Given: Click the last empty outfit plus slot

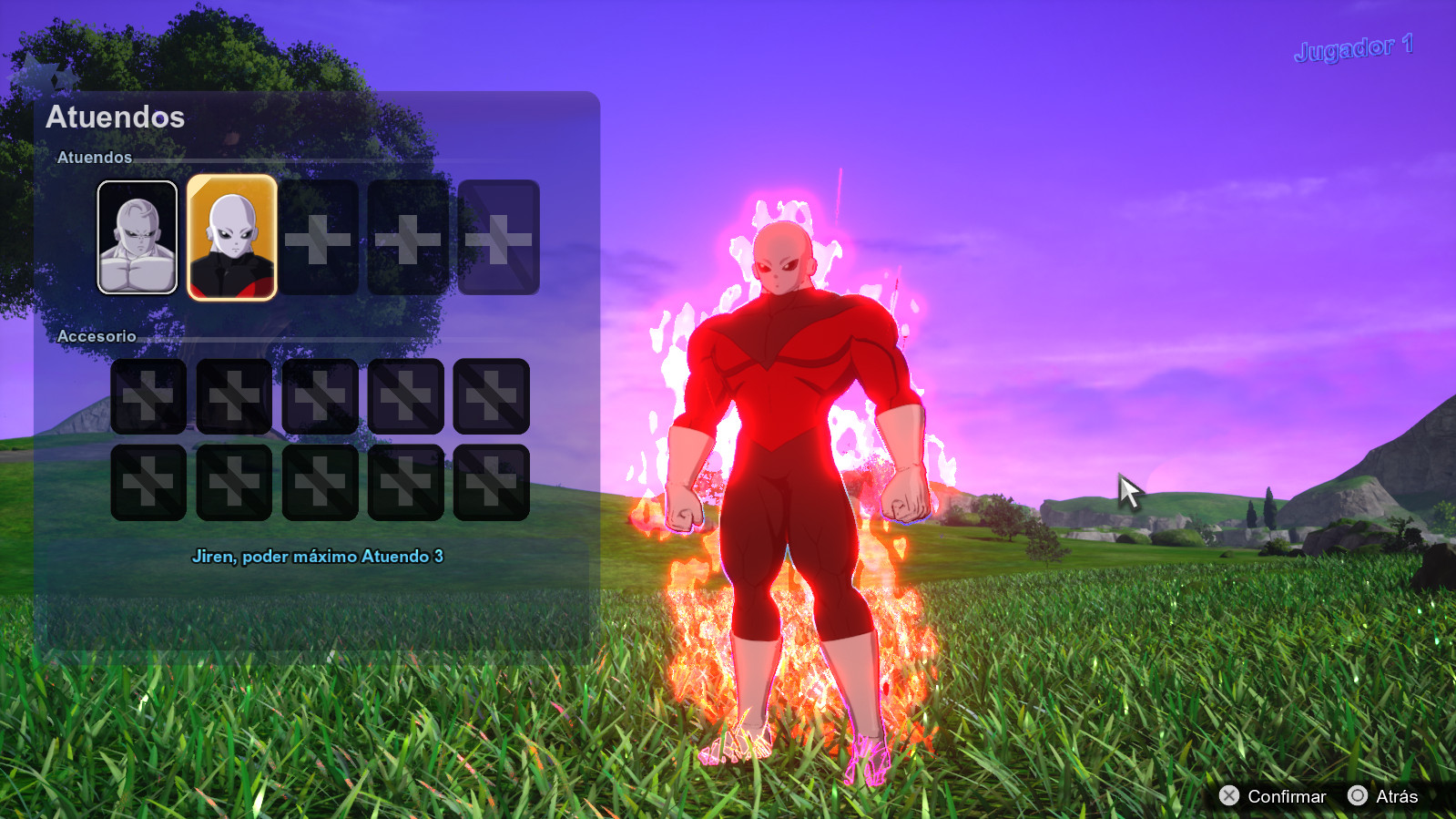Looking at the screenshot, I should coord(497,239).
